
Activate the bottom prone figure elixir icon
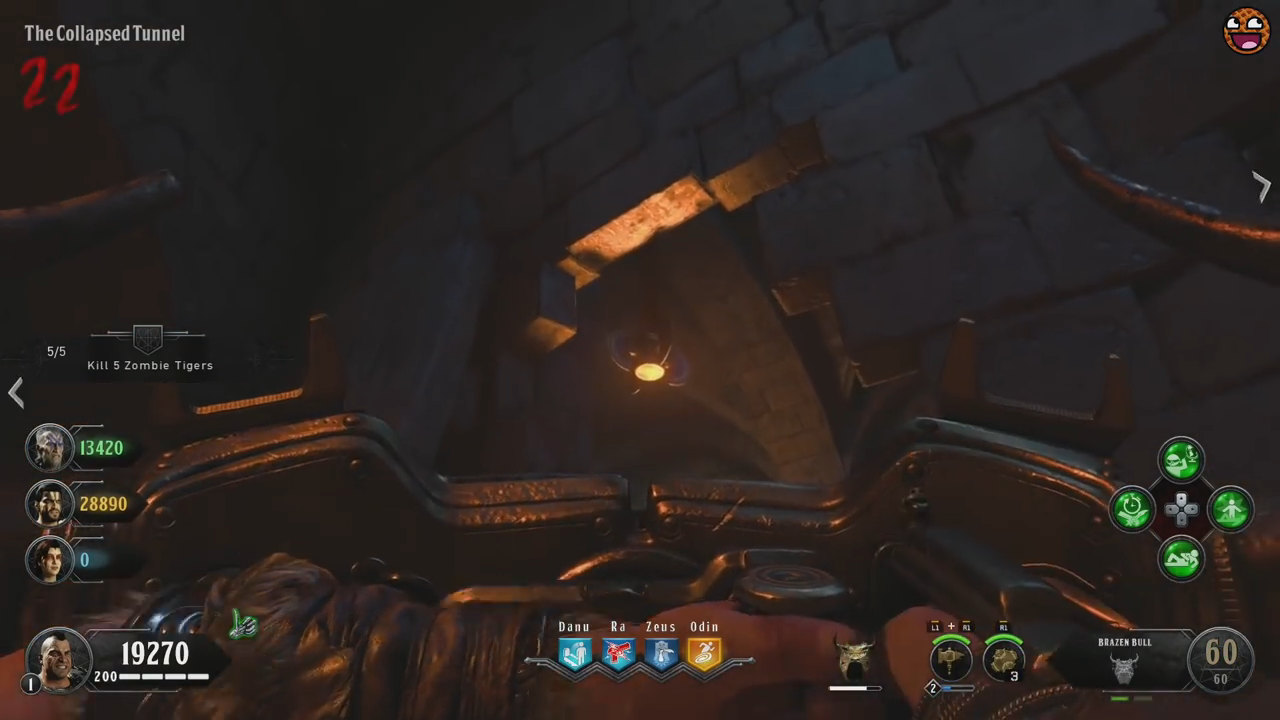(x=1181, y=558)
